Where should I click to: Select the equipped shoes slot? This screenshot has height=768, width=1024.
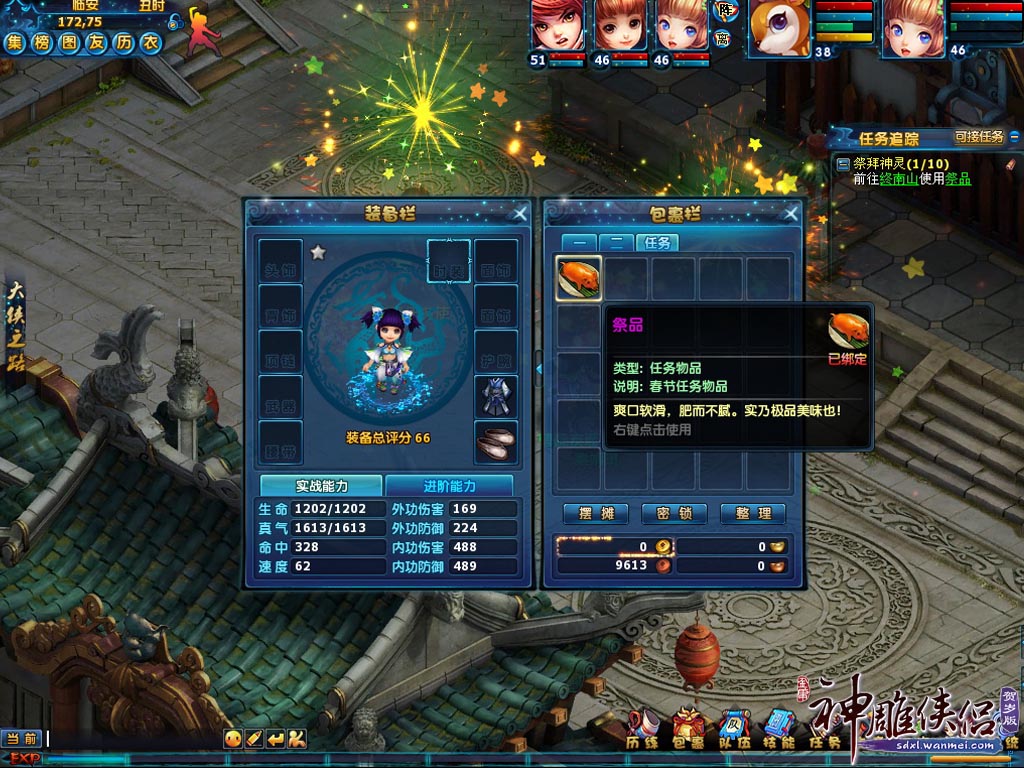click(x=495, y=442)
